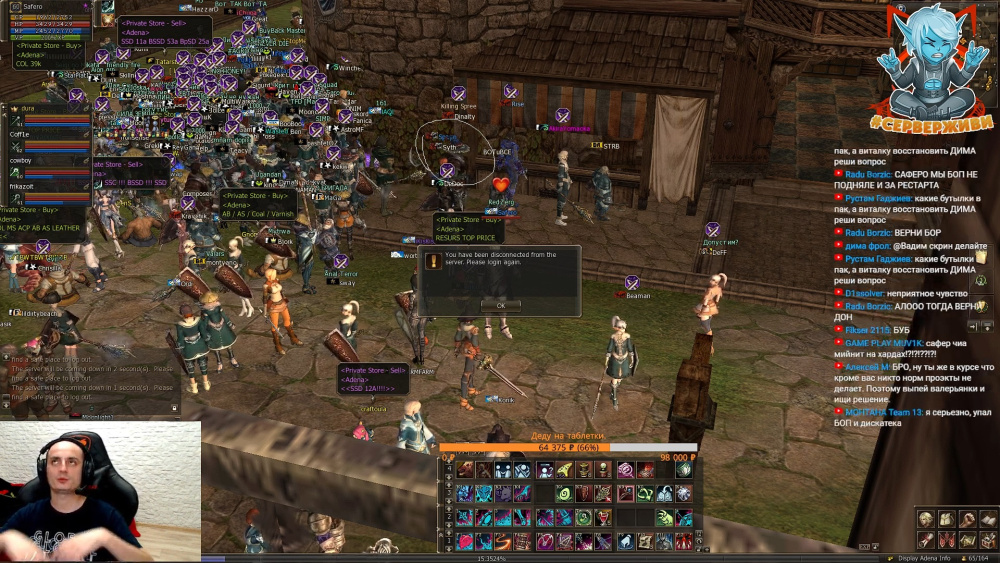Open the clan red banners icon
The image size is (1000, 563).
pyautogui.click(x=946, y=540)
